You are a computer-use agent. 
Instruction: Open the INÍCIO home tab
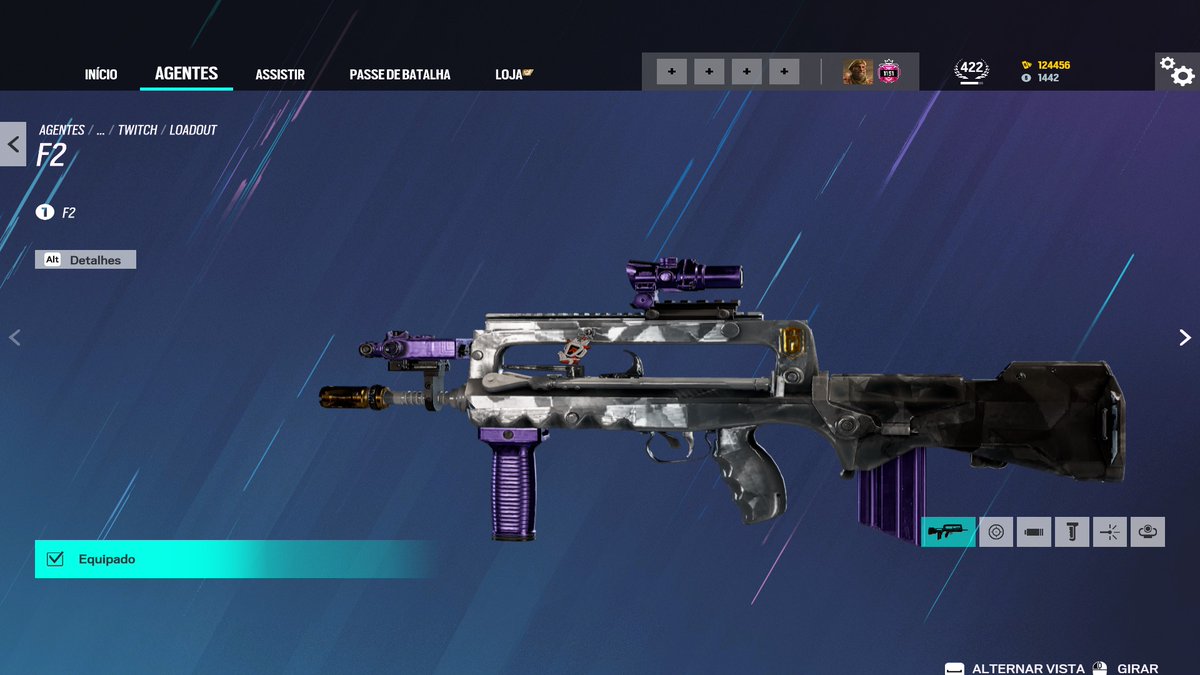pos(101,75)
